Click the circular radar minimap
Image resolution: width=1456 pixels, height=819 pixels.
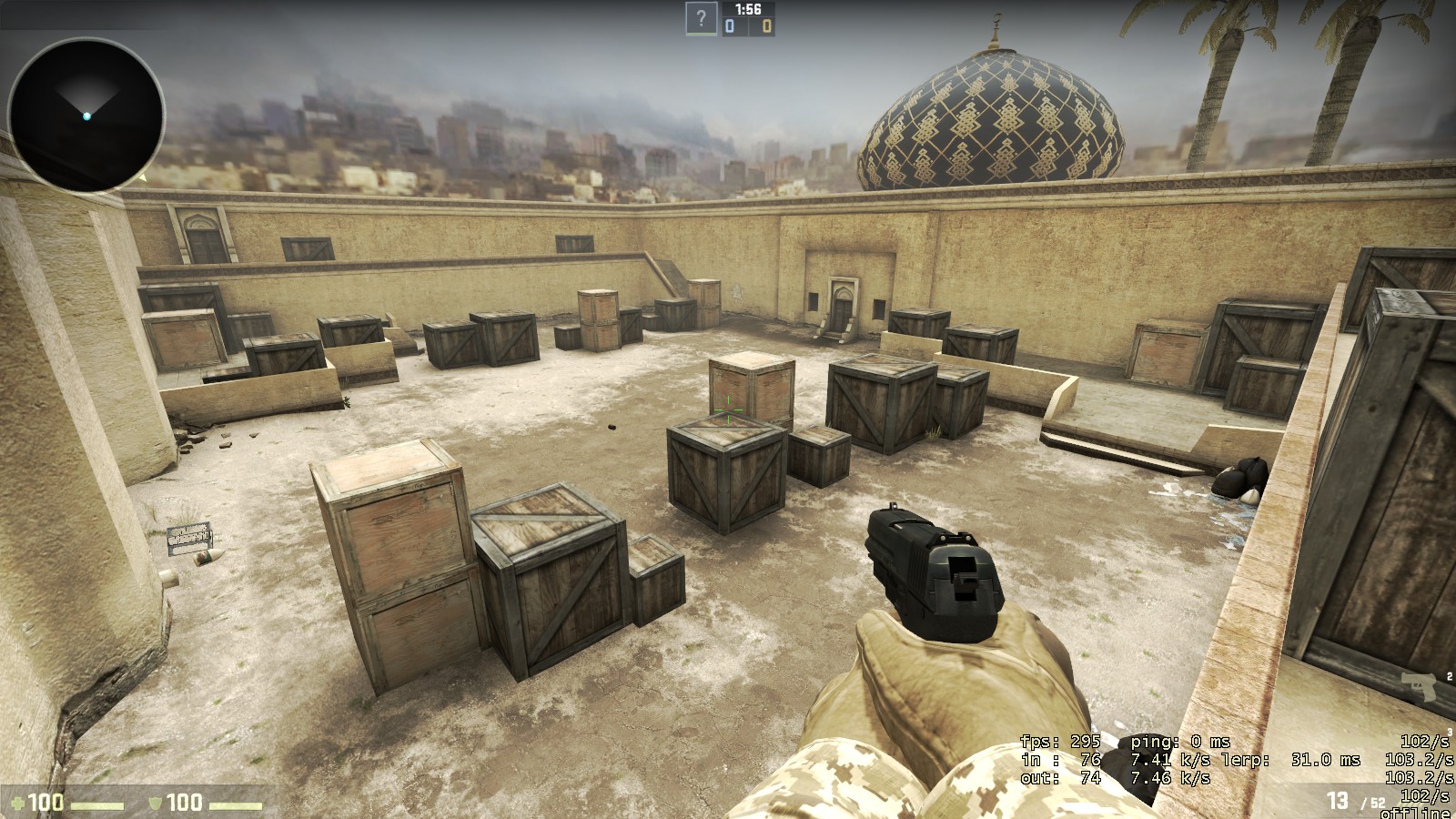(86, 116)
